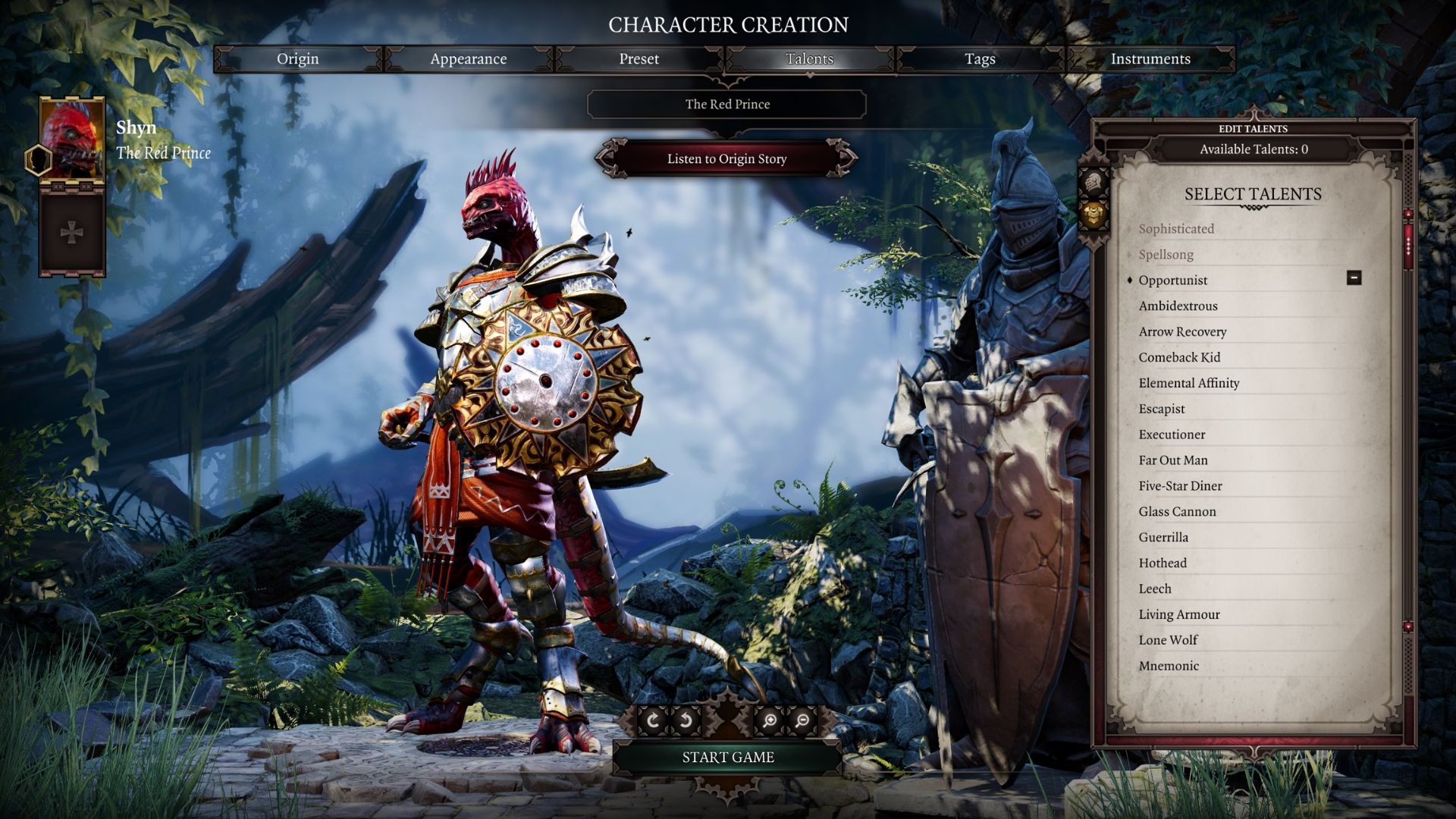Click the rotate character clockwise icon
This screenshot has height=819, width=1456.
coord(654,719)
